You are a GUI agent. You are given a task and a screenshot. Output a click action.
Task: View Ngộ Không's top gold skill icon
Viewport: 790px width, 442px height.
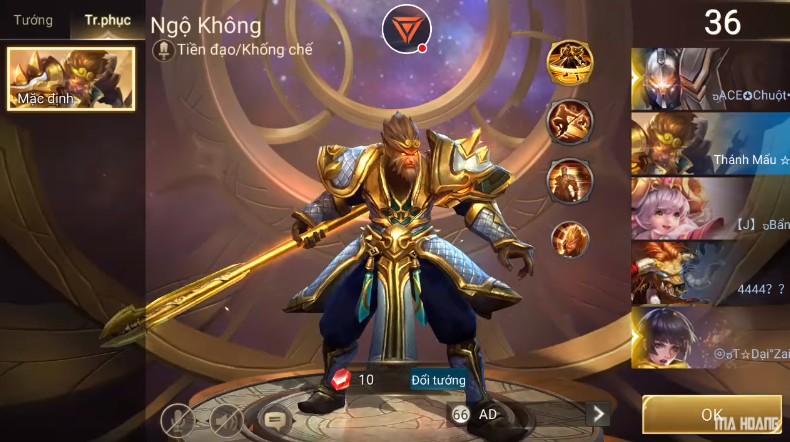click(570, 64)
